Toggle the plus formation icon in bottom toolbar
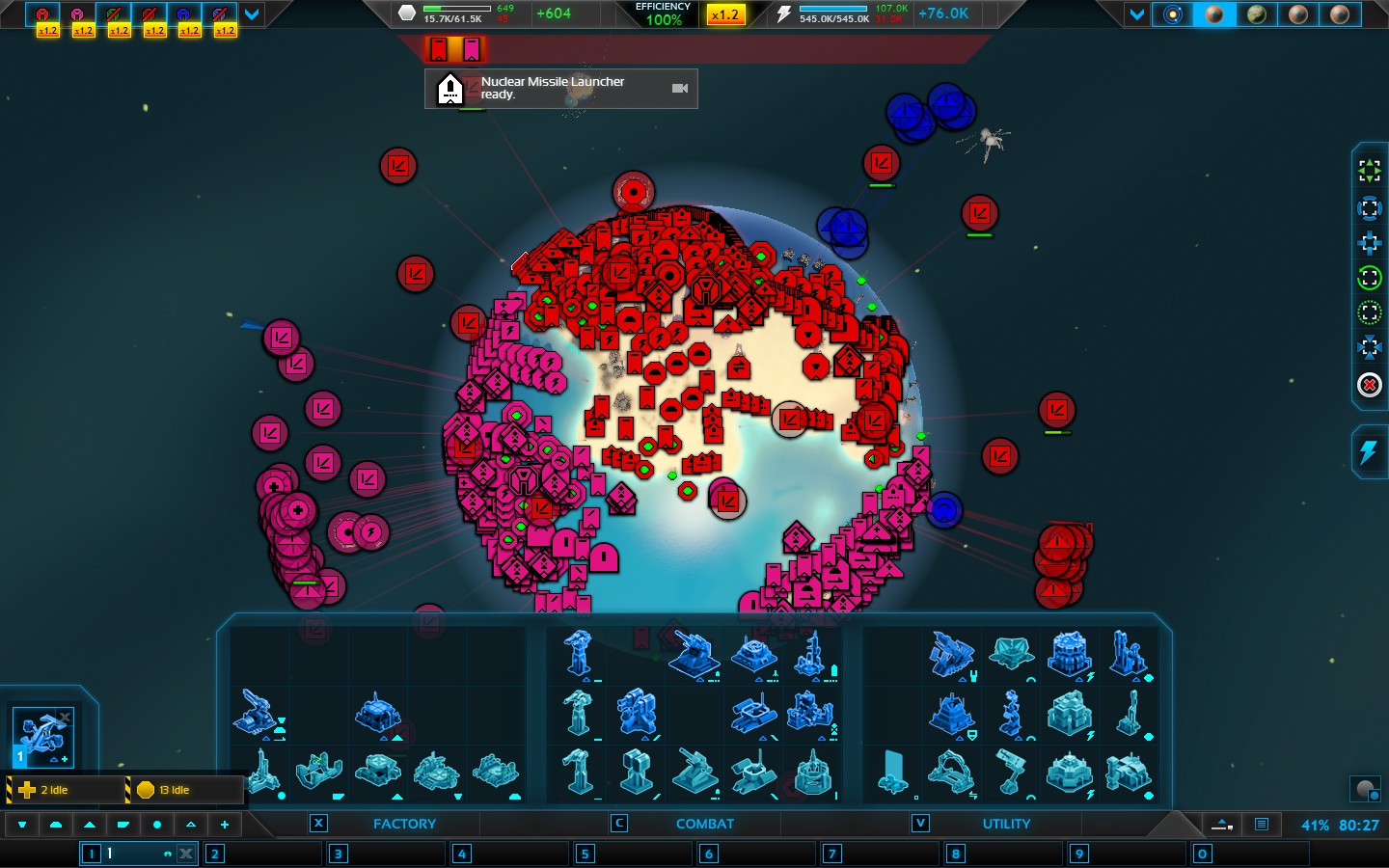Screen dimensions: 1389x868 click(224, 825)
